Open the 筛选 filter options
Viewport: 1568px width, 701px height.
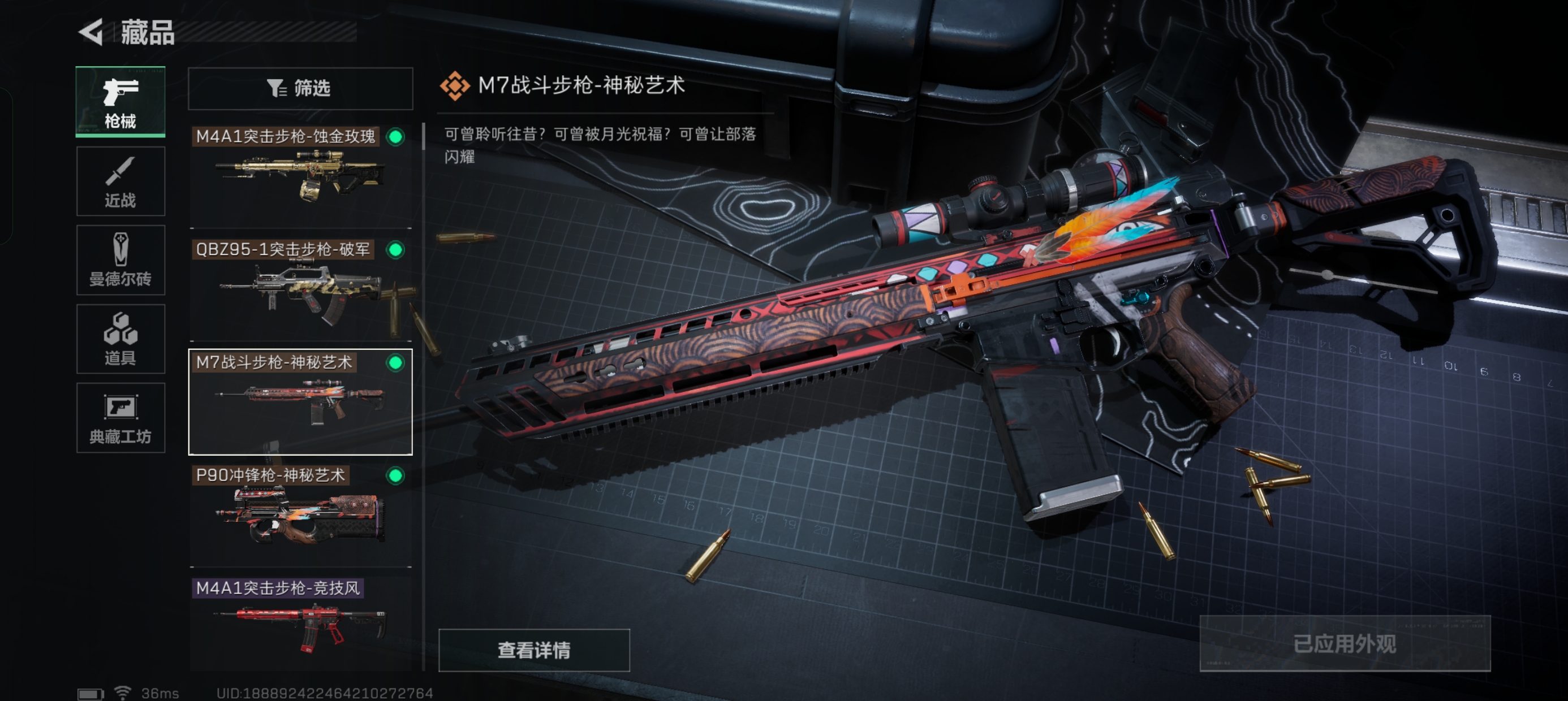point(300,89)
